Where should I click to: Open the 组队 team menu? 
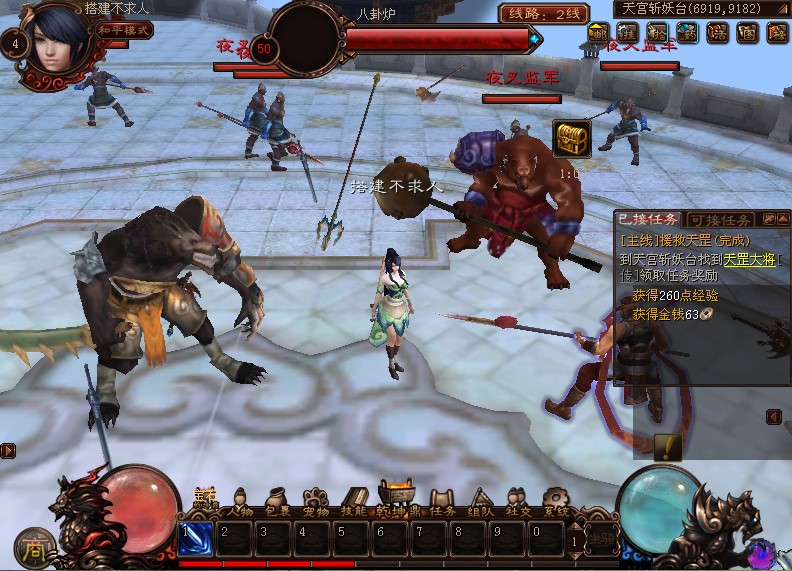pyautogui.click(x=481, y=502)
